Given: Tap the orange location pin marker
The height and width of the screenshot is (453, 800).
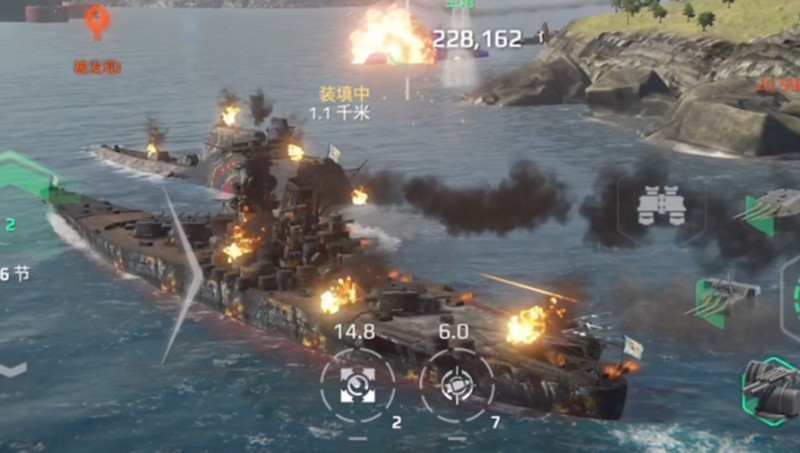Looking at the screenshot, I should pyautogui.click(x=97, y=20).
